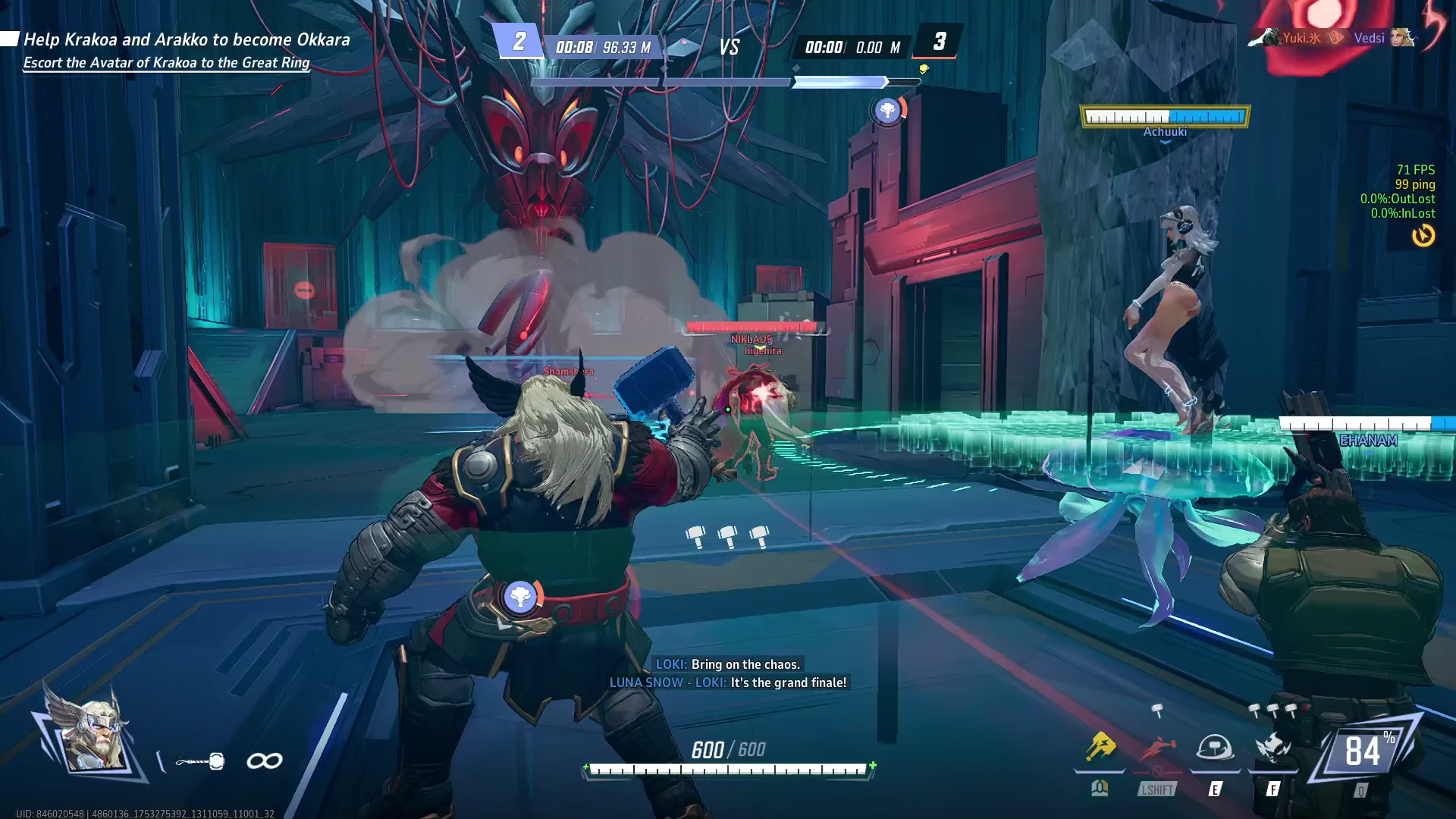Click teammate Achuuki's nameplate

(1165, 132)
